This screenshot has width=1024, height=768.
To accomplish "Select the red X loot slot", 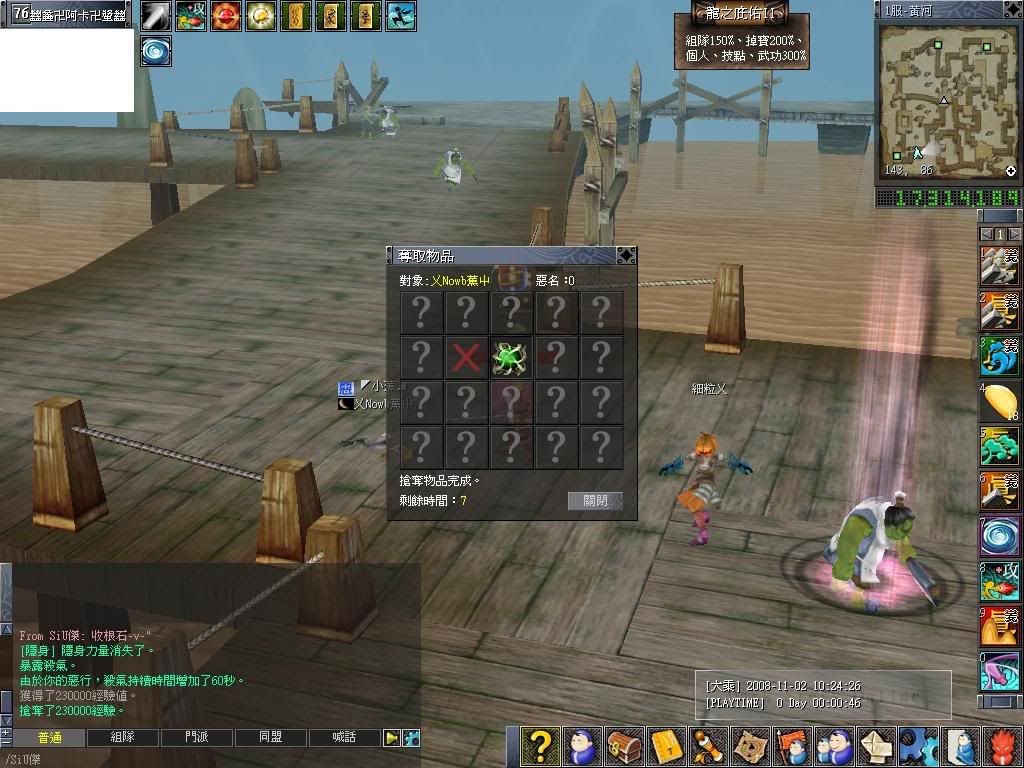I will (x=466, y=357).
